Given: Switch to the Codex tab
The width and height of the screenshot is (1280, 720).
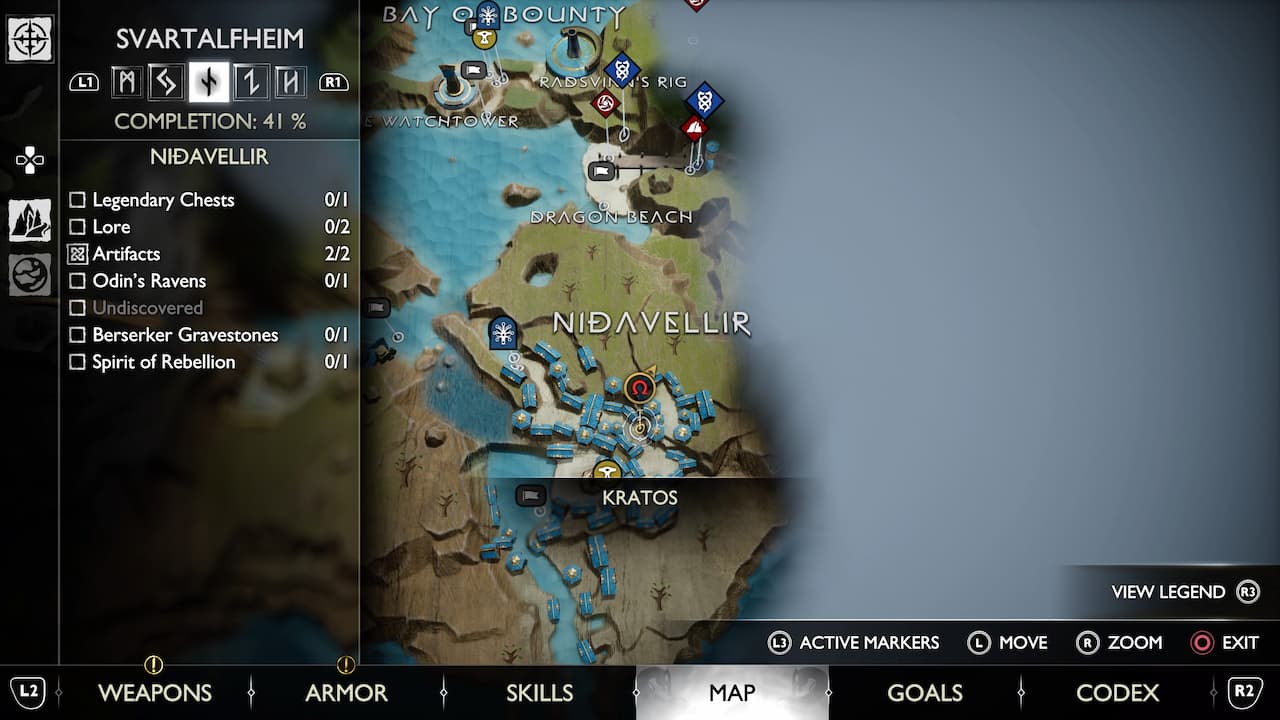Looking at the screenshot, I should point(1117,692).
